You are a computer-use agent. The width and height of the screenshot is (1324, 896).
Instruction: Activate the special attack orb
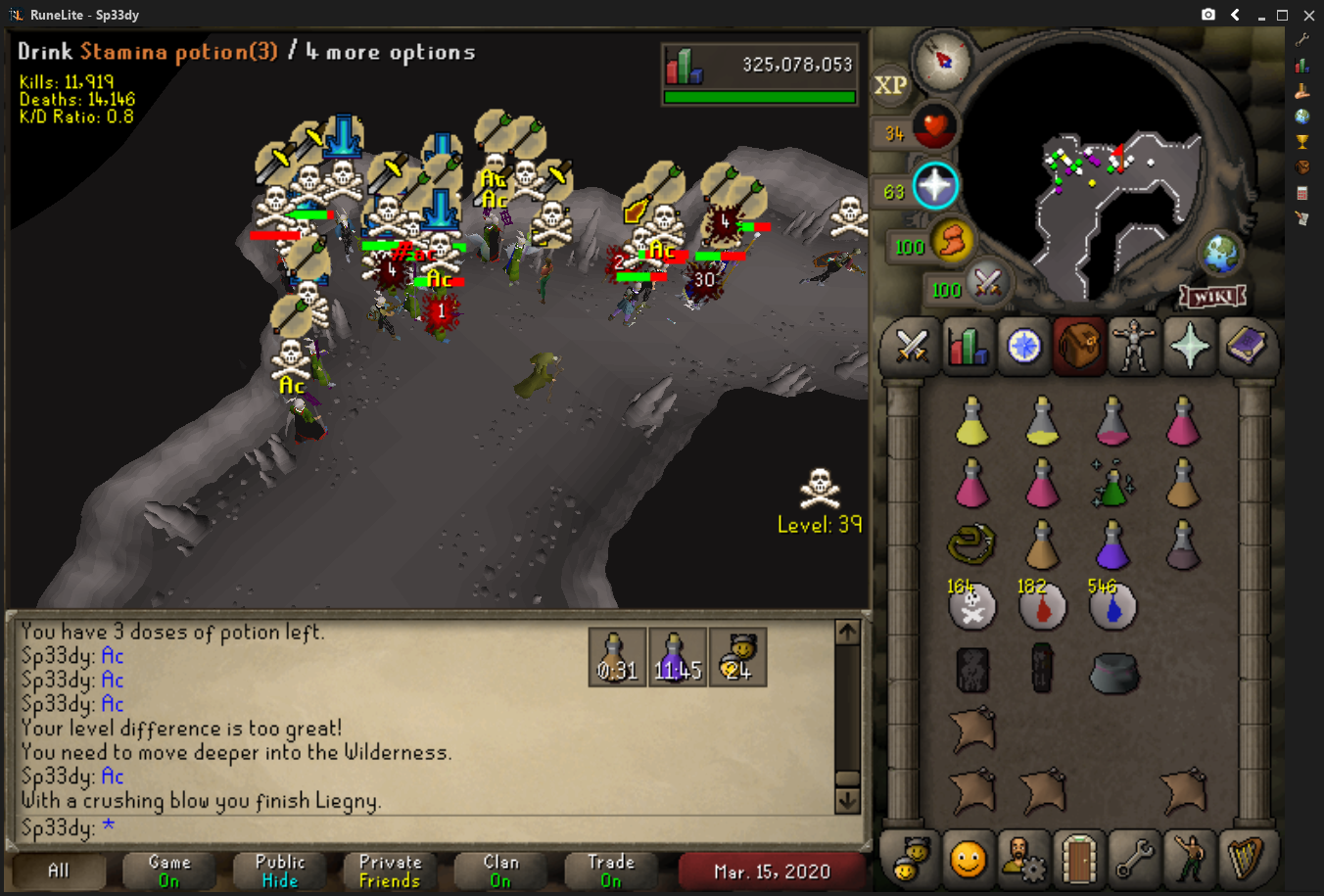click(987, 284)
